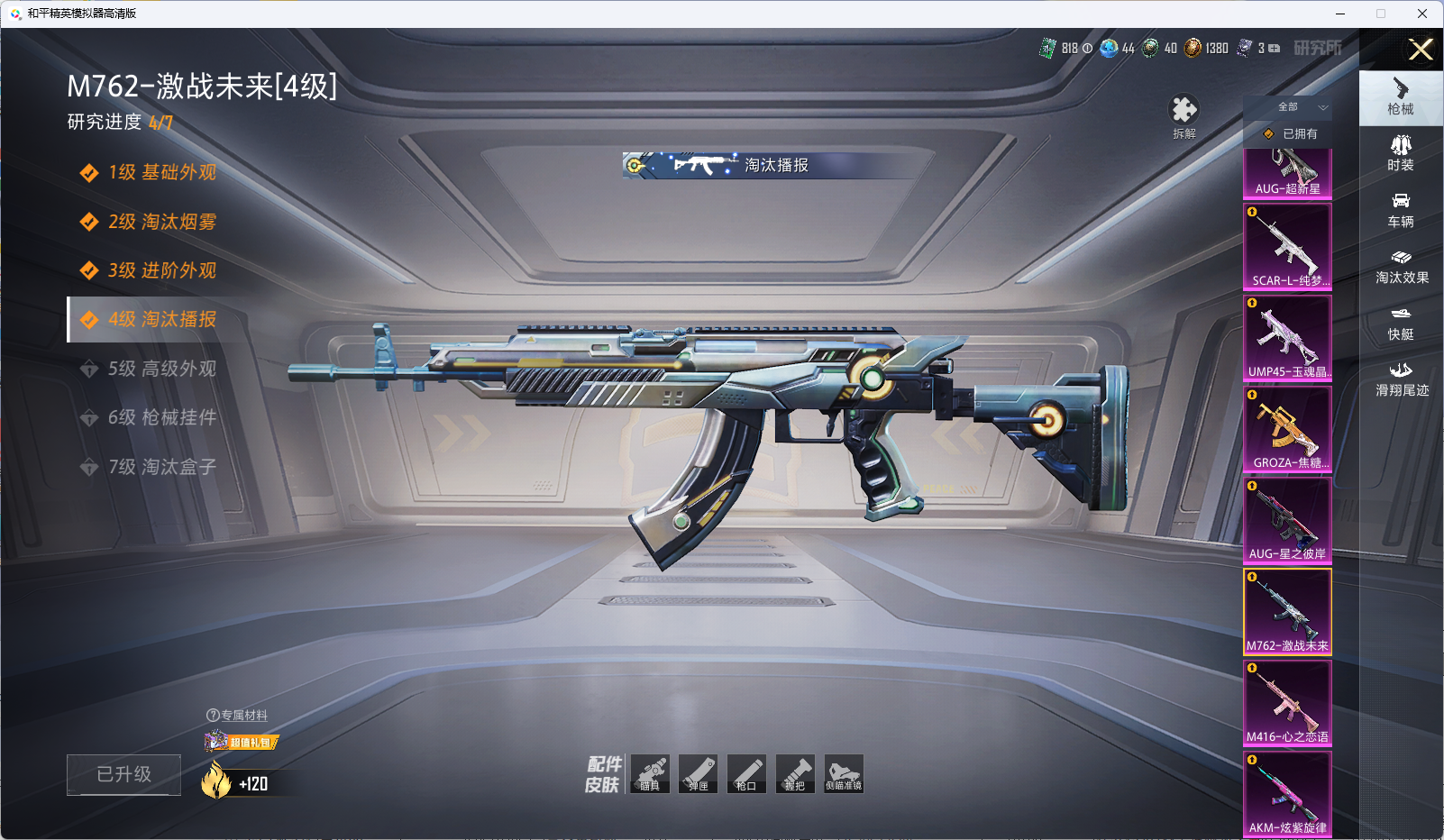Pick the GROZA skin thumbnail
Screen dimensions: 1444x840
click(x=1287, y=428)
